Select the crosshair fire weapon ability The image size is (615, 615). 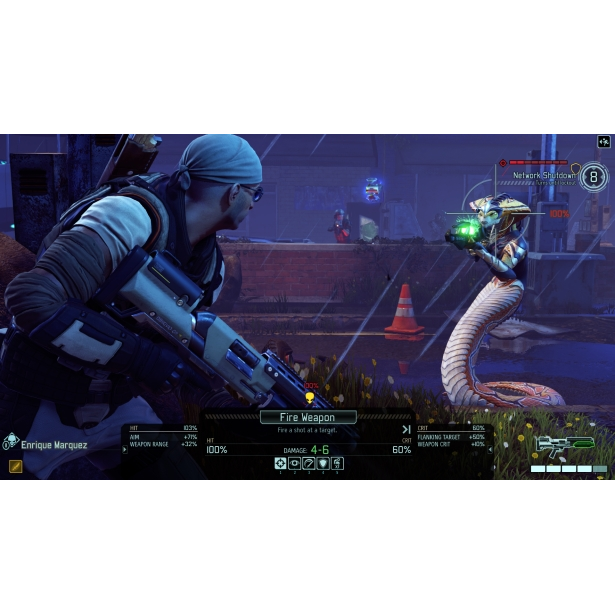pos(281,464)
